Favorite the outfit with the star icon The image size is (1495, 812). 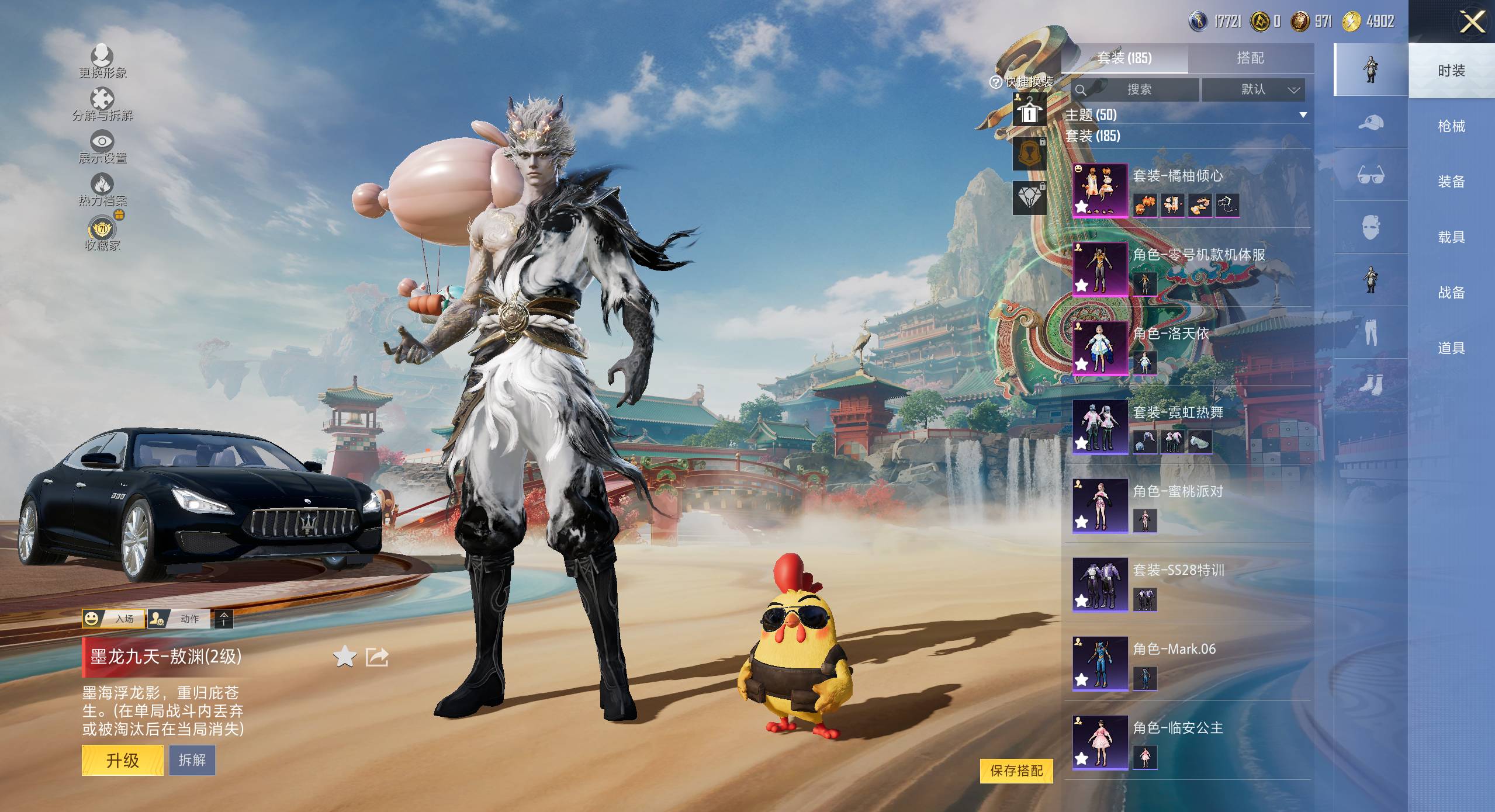(x=345, y=657)
